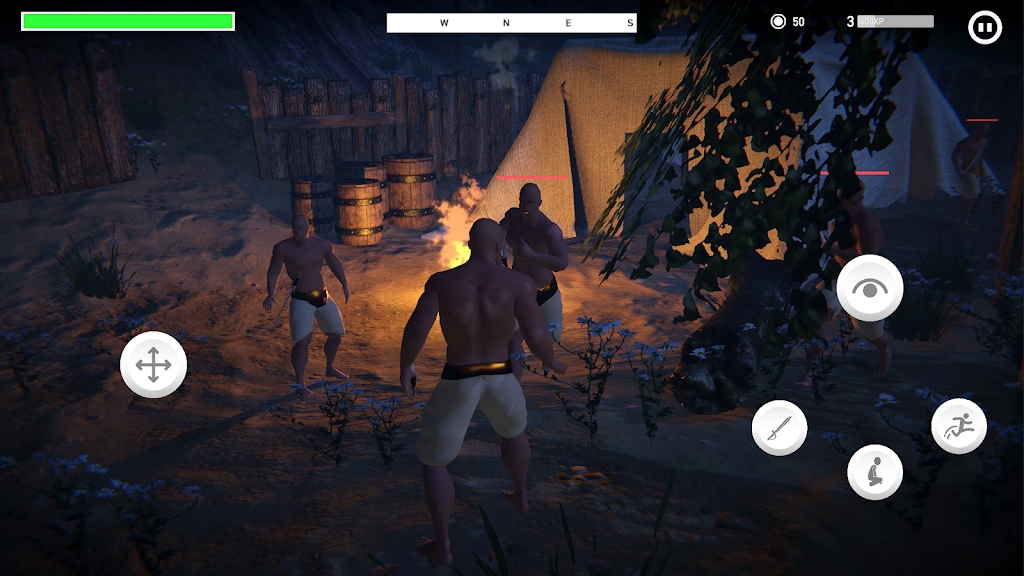Tap the dodge roll runner button
Viewport: 1024px width, 576px height.
(959, 426)
